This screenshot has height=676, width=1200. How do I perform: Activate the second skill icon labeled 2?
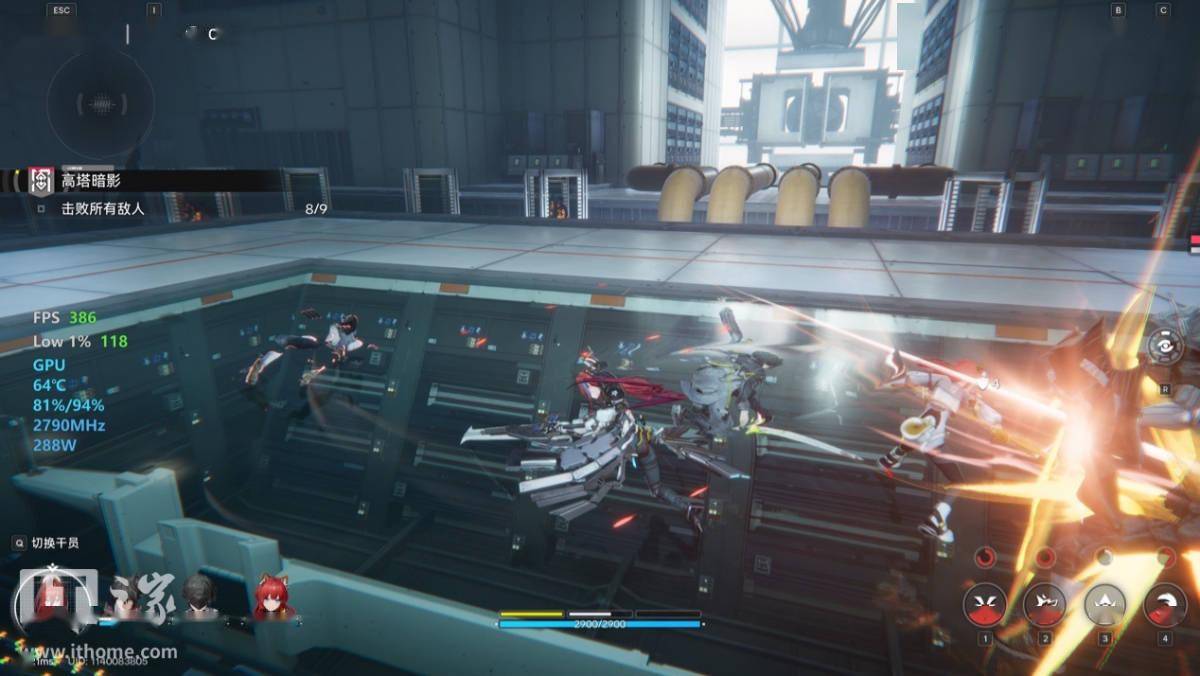(1044, 605)
